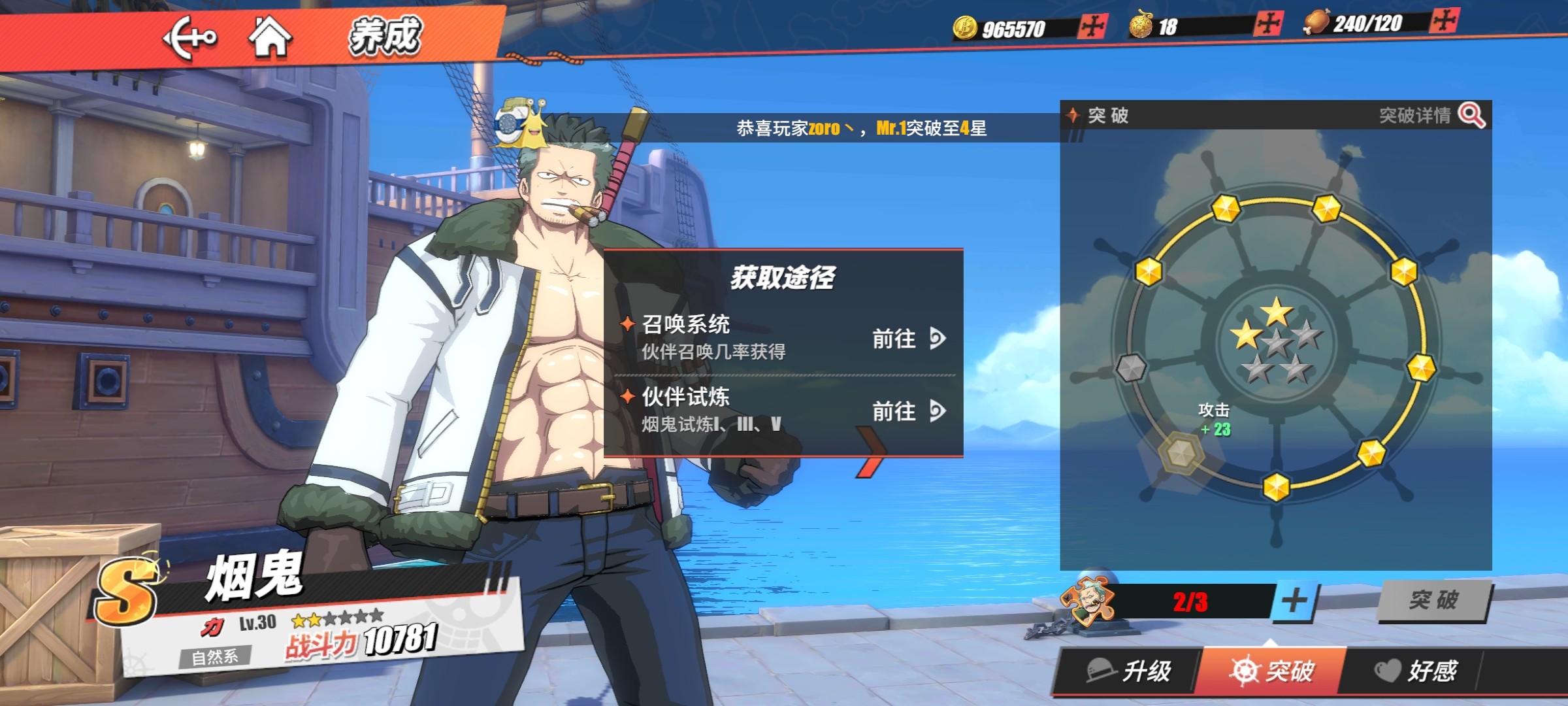Switch to the 升级 level-up tab
The image size is (1568, 706).
[x=1129, y=671]
